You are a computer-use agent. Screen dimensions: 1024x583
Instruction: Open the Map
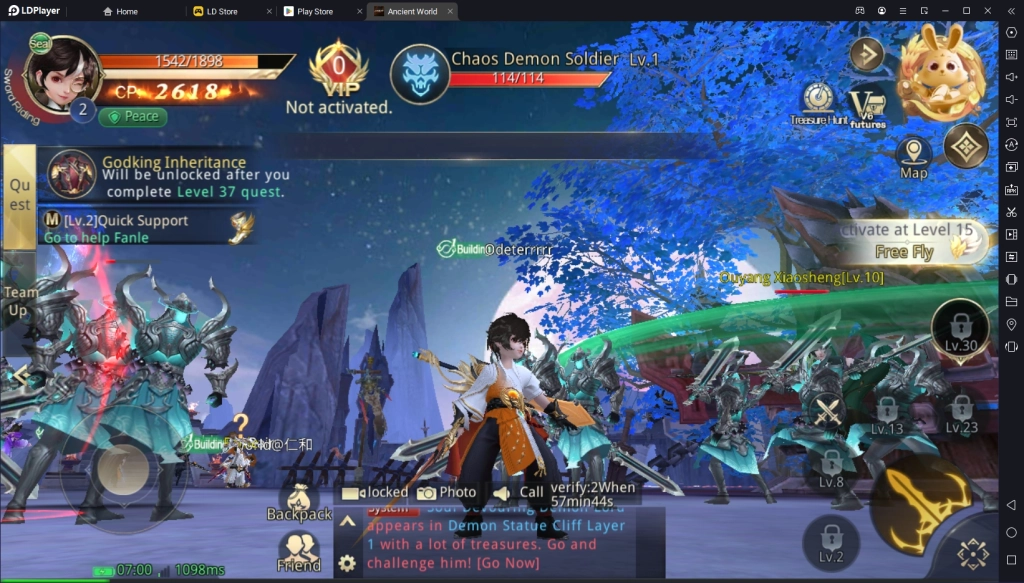pyautogui.click(x=913, y=158)
